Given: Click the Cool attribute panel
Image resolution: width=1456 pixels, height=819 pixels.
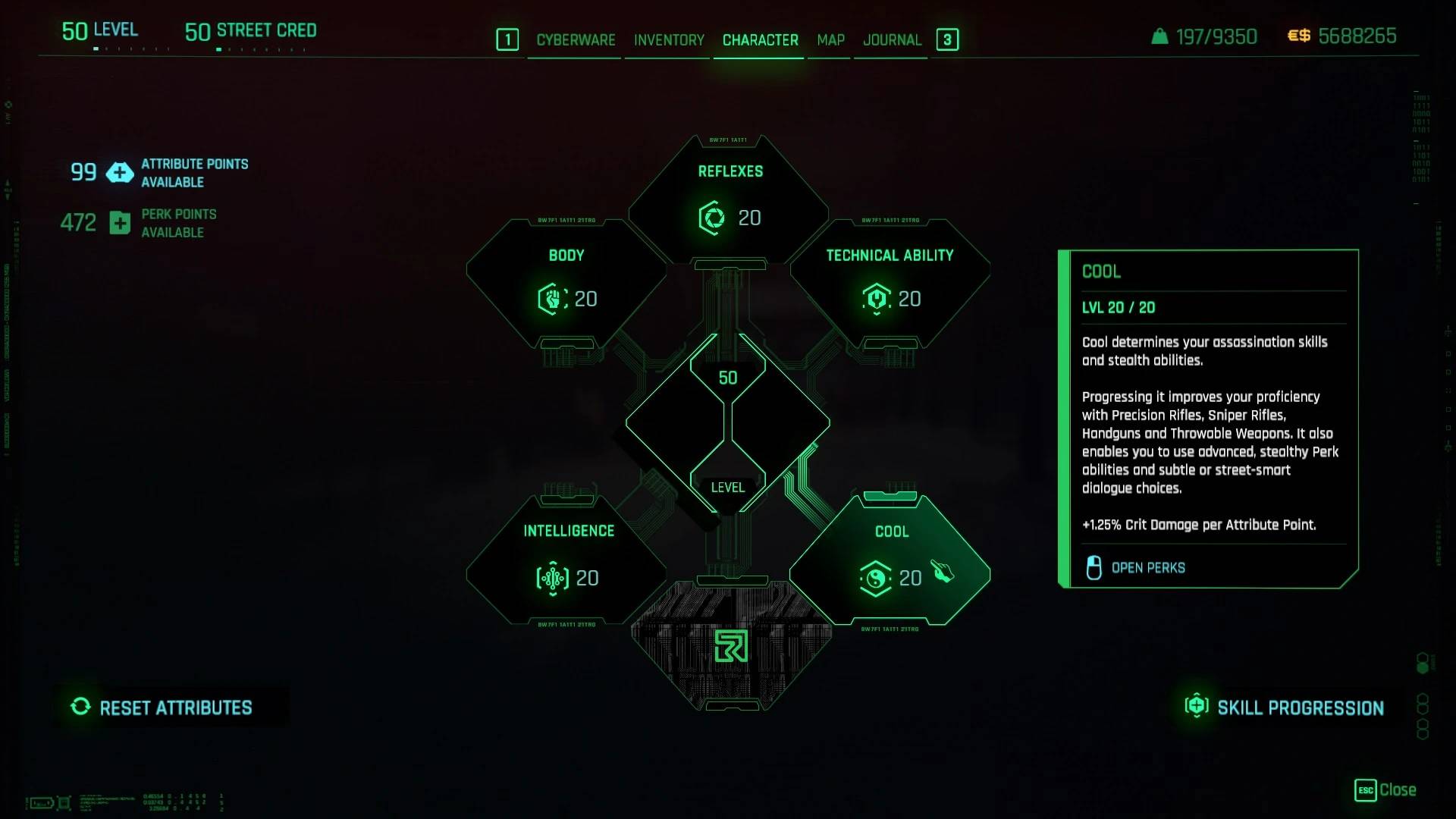Looking at the screenshot, I should [890, 560].
